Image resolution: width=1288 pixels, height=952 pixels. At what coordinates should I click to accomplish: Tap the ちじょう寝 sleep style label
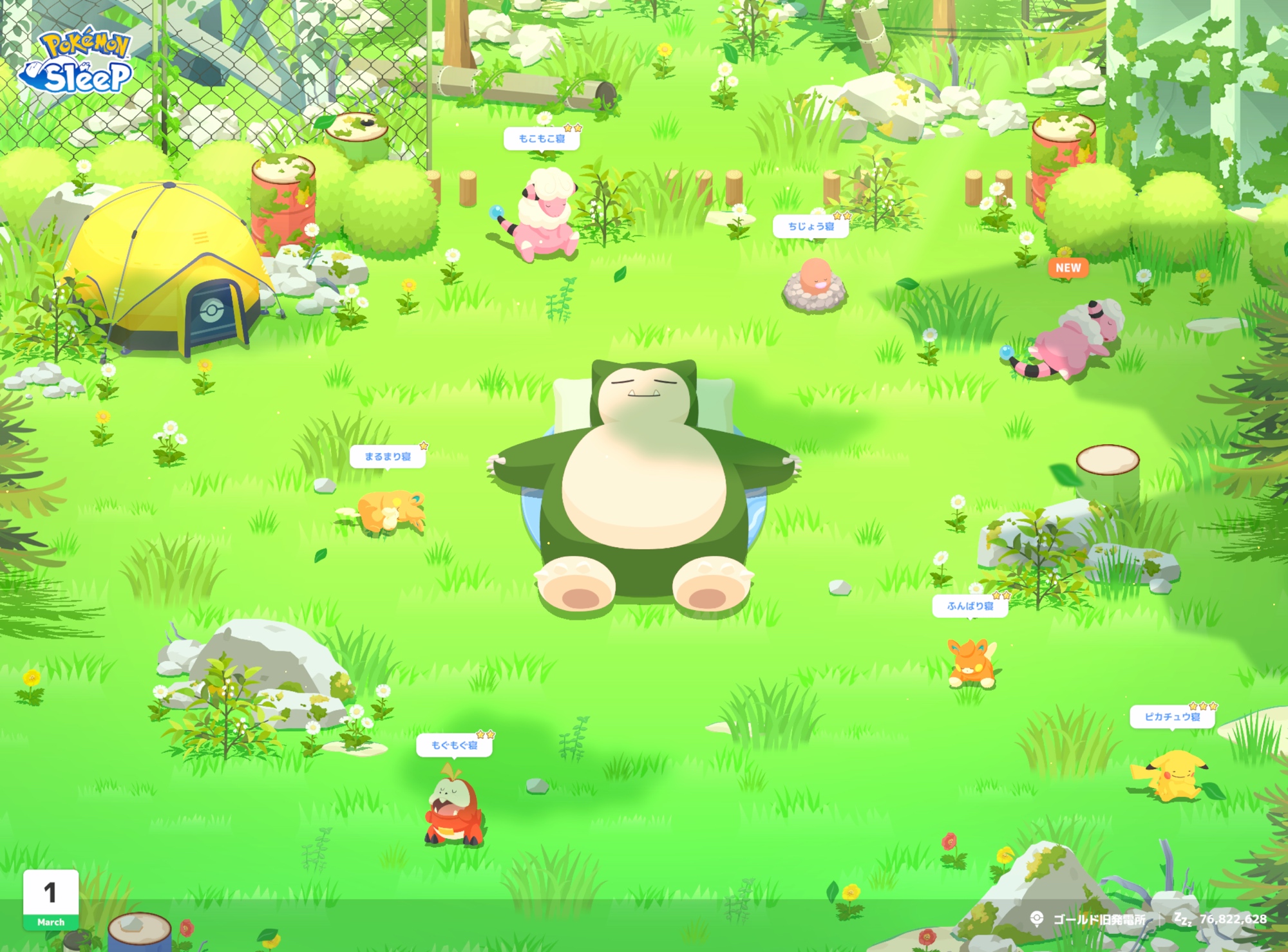click(811, 227)
